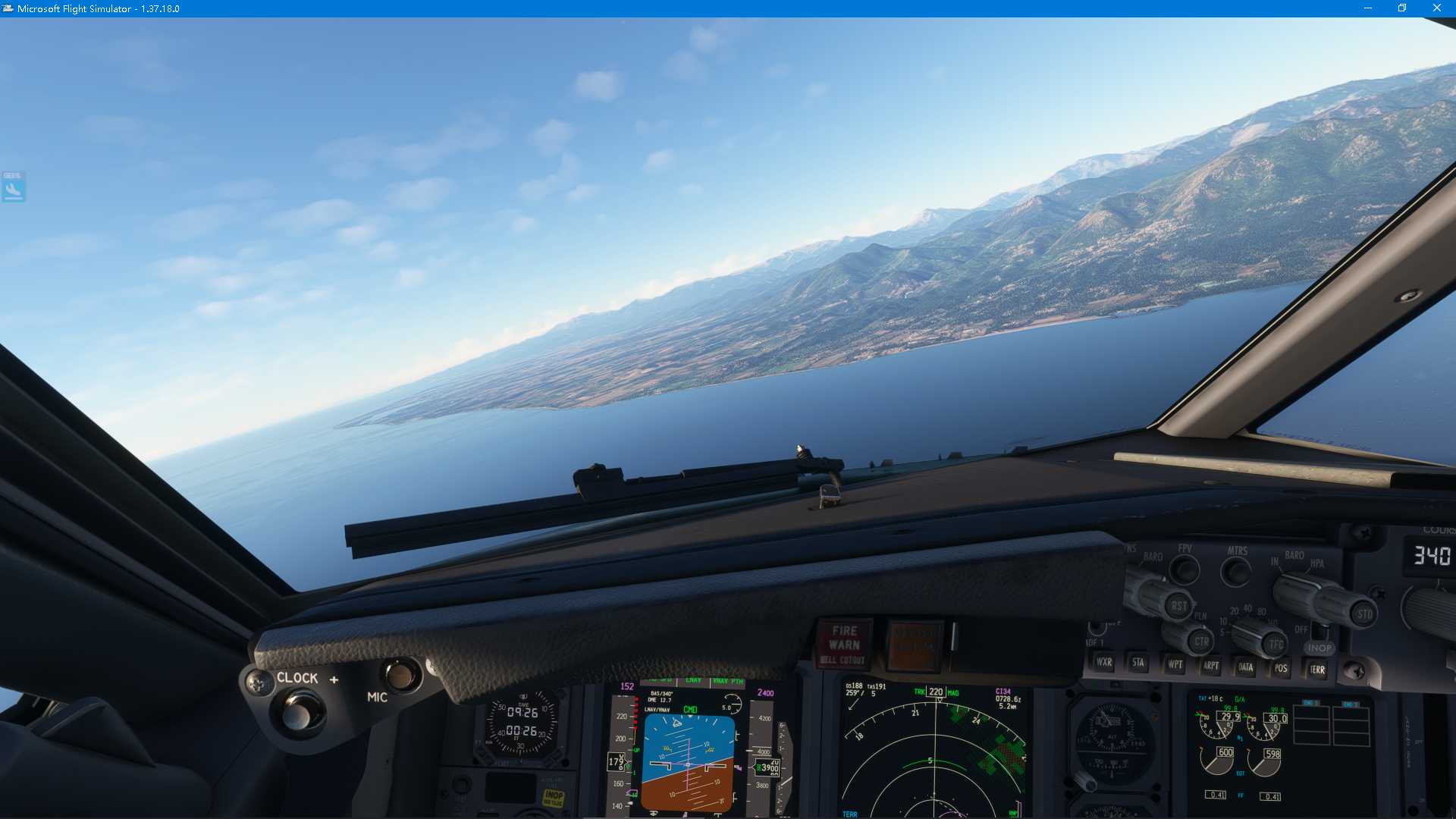Click the chronometer showing 09:26
Image resolution: width=1456 pixels, height=819 pixels.
click(x=523, y=714)
